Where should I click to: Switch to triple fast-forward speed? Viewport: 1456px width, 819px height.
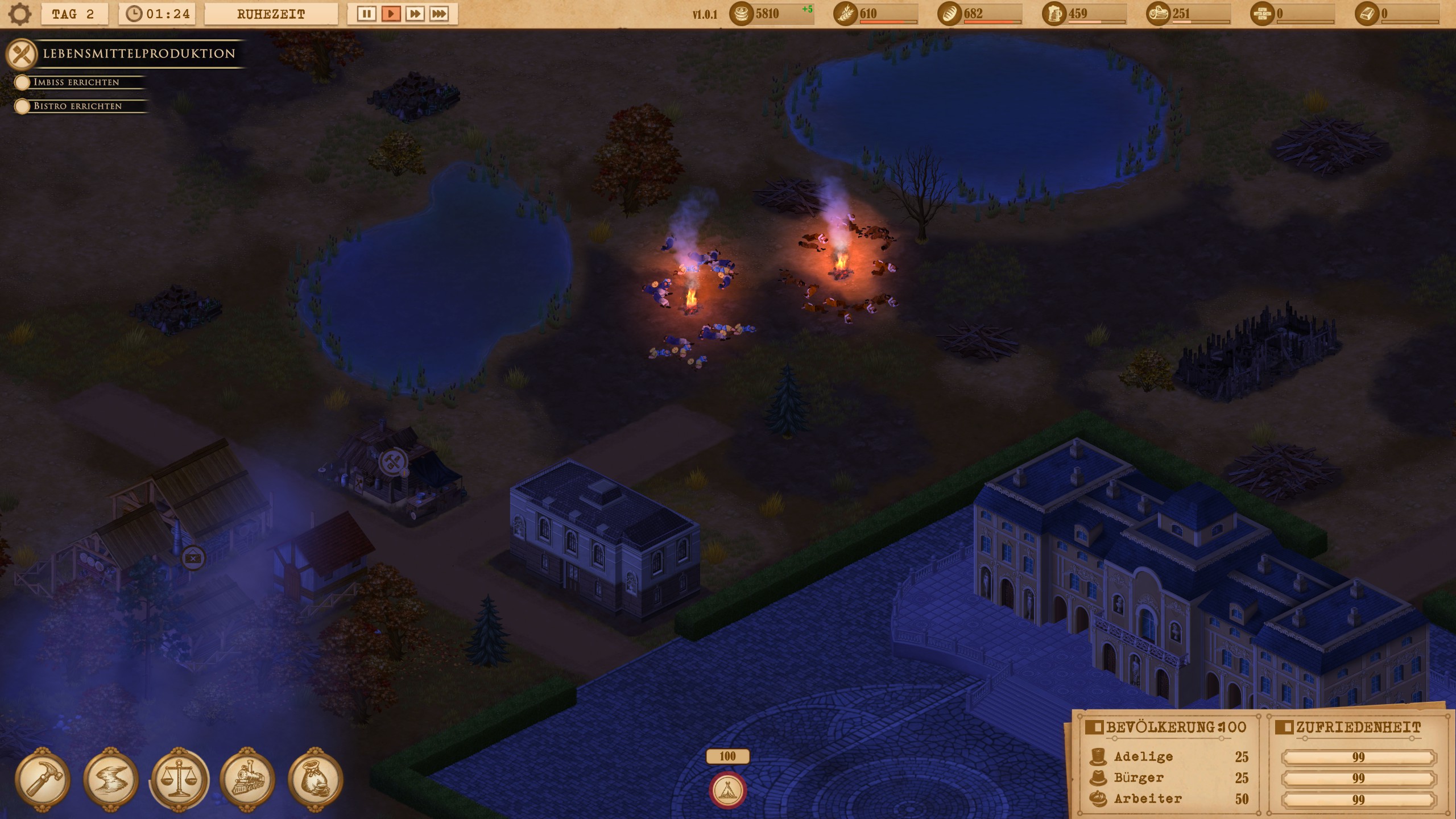(439, 14)
